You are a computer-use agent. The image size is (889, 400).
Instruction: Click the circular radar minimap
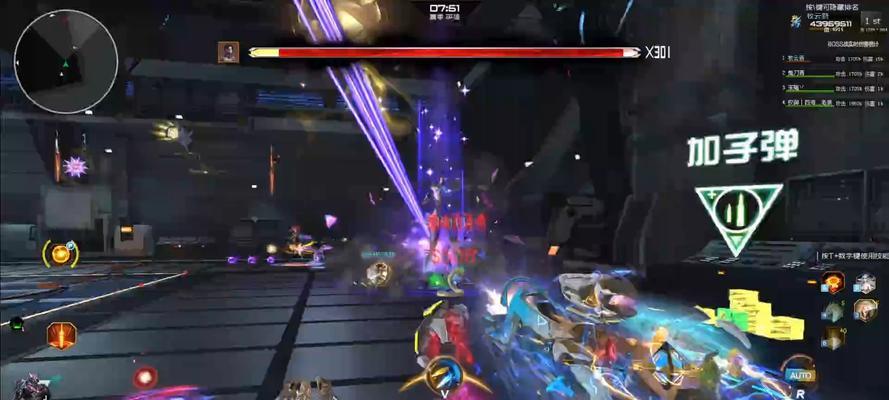66,61
